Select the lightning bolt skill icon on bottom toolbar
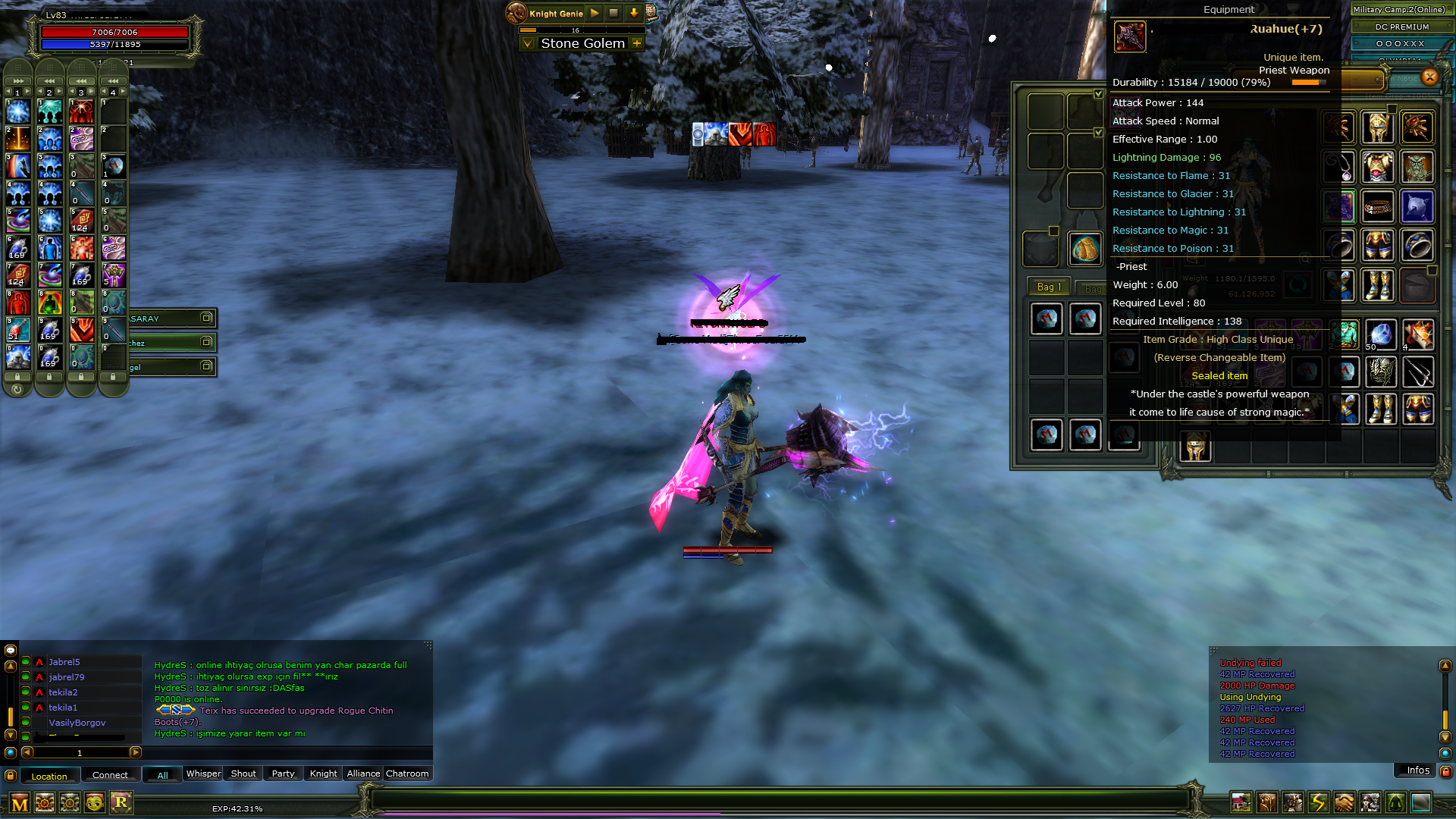The image size is (1456, 819). tap(1318, 804)
